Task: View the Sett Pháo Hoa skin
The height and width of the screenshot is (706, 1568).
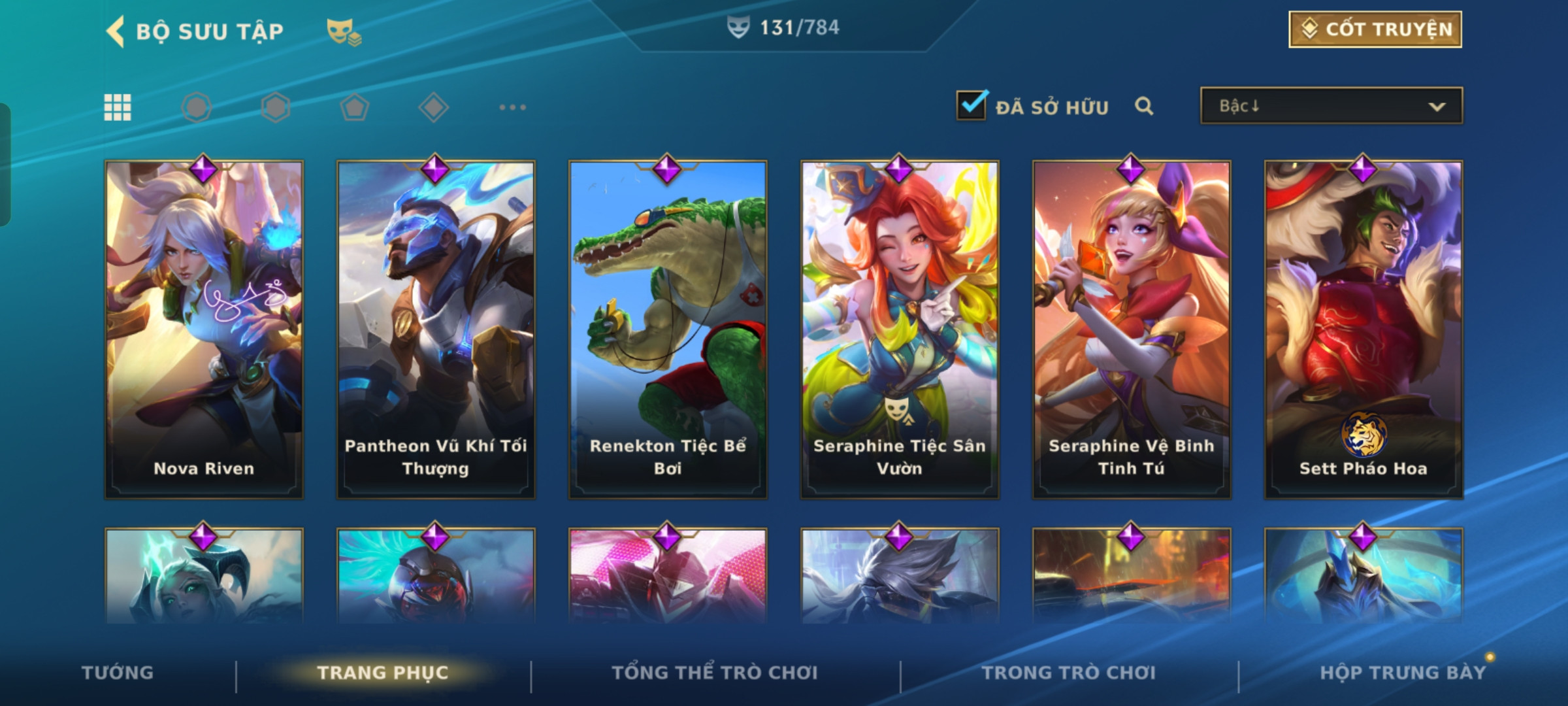Action: click(x=1364, y=330)
